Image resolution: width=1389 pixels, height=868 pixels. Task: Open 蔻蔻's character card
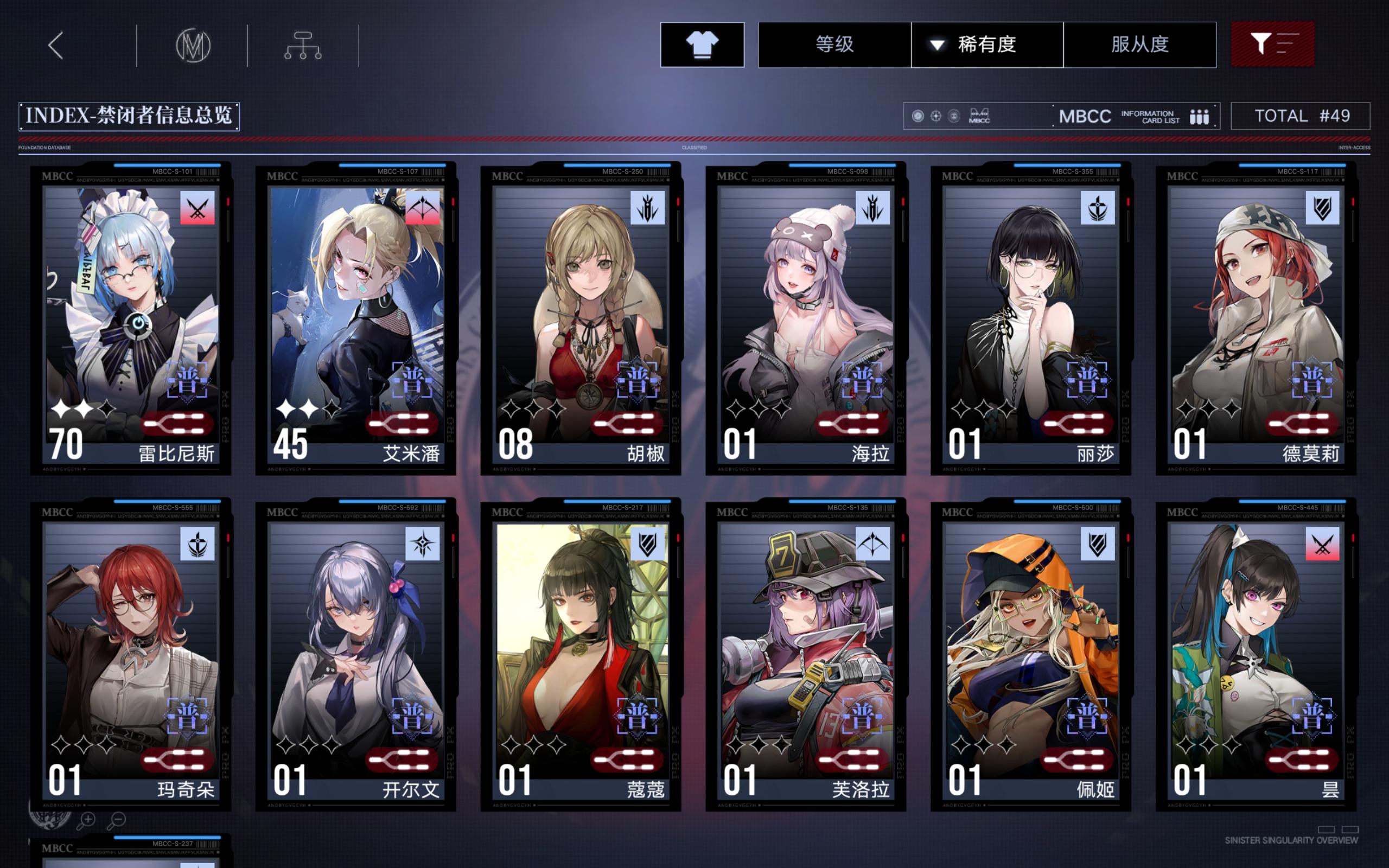(579, 649)
